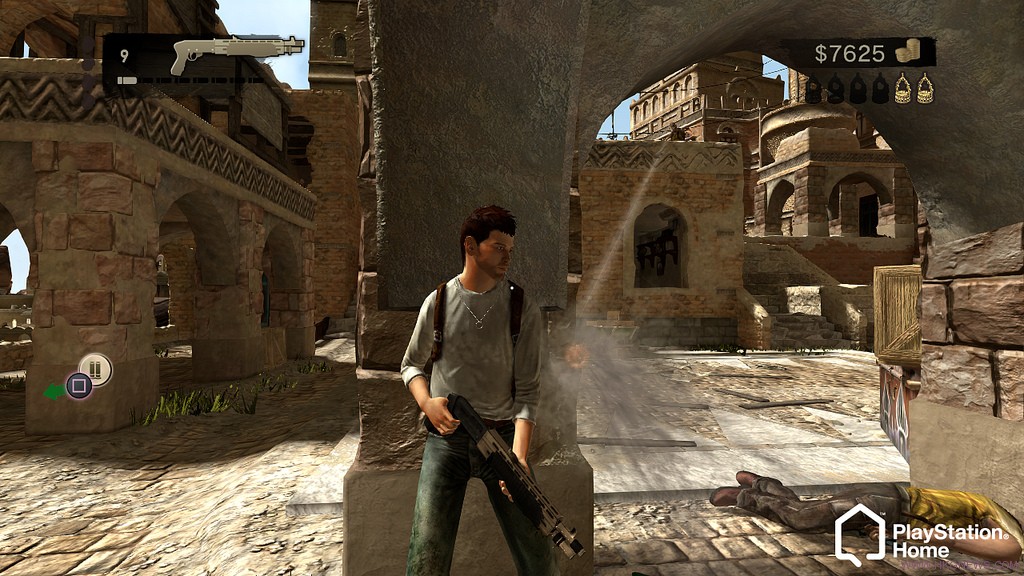Click the gold coin stack icon
Viewport: 1024px width, 576px height.
(907, 52)
